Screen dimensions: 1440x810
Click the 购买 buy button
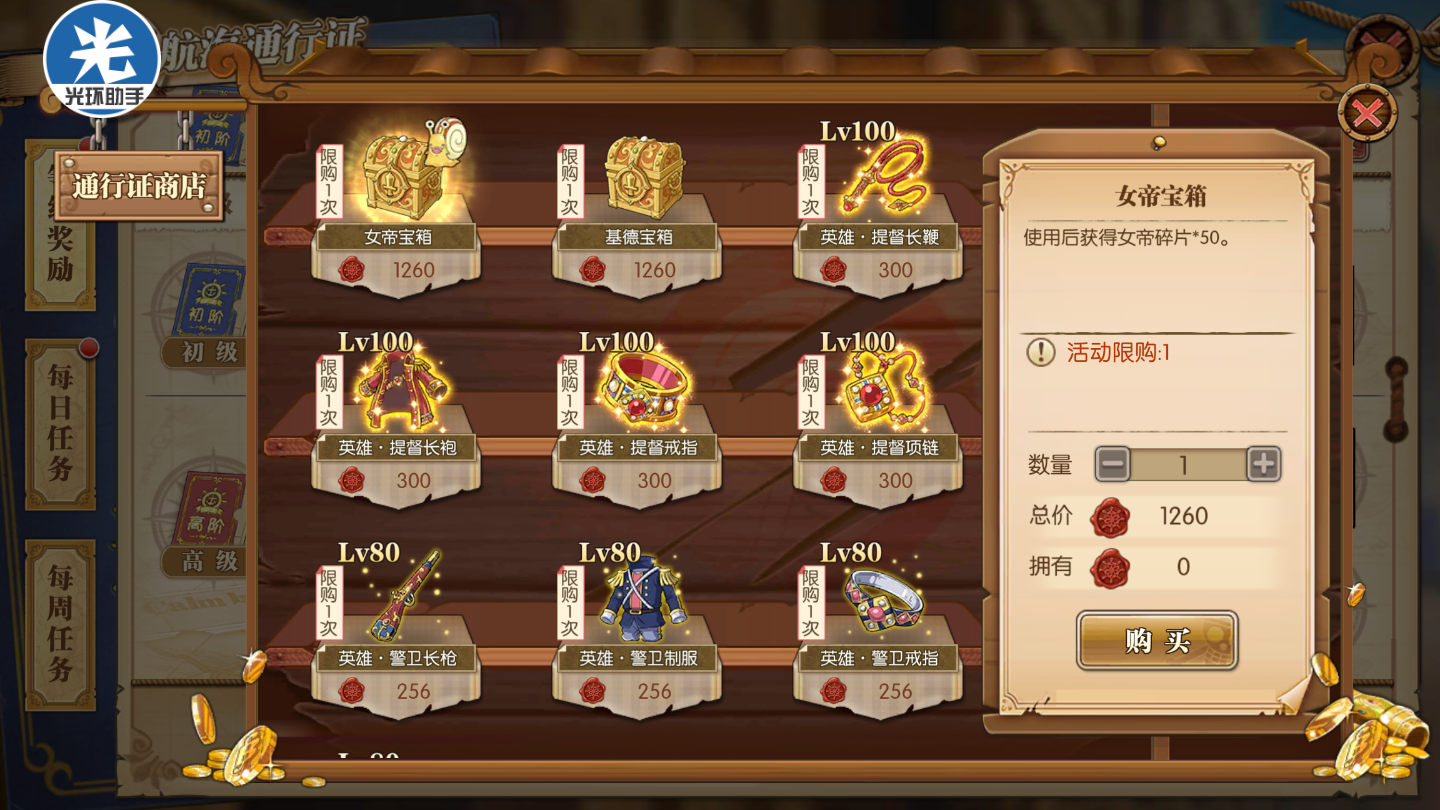[1157, 641]
